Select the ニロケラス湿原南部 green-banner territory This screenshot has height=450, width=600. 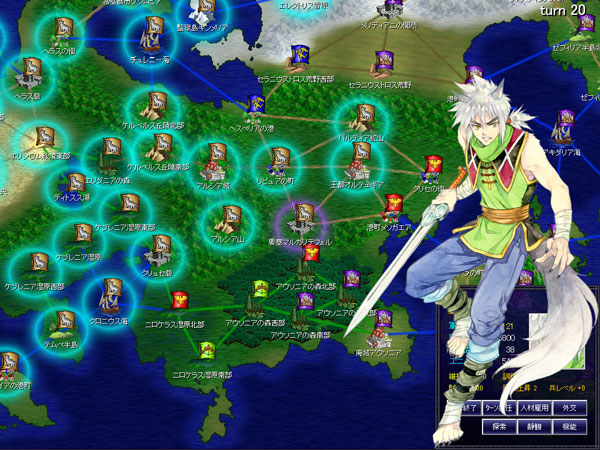pyautogui.click(x=207, y=350)
